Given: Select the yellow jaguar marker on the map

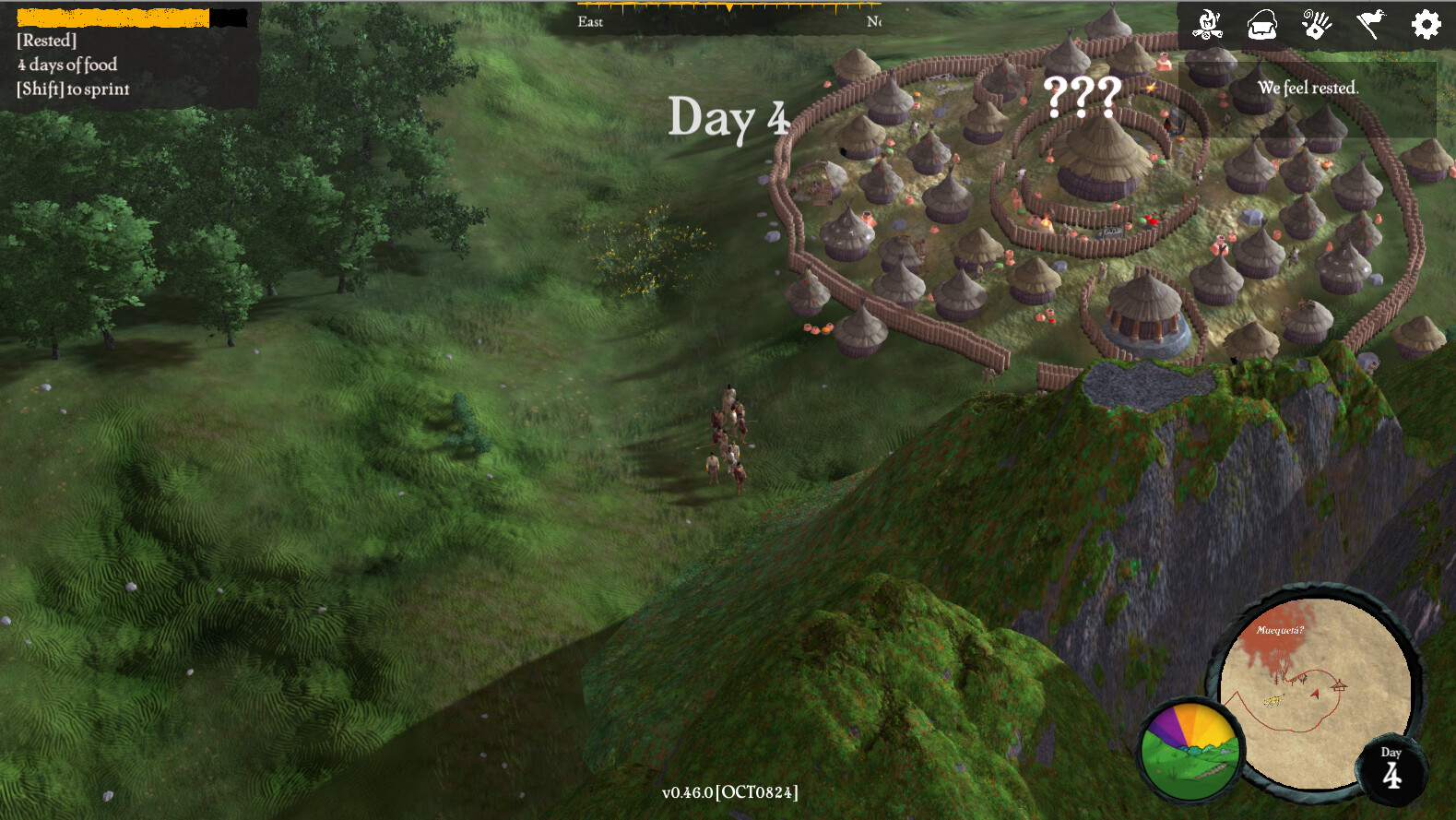Looking at the screenshot, I should 1273,701.
